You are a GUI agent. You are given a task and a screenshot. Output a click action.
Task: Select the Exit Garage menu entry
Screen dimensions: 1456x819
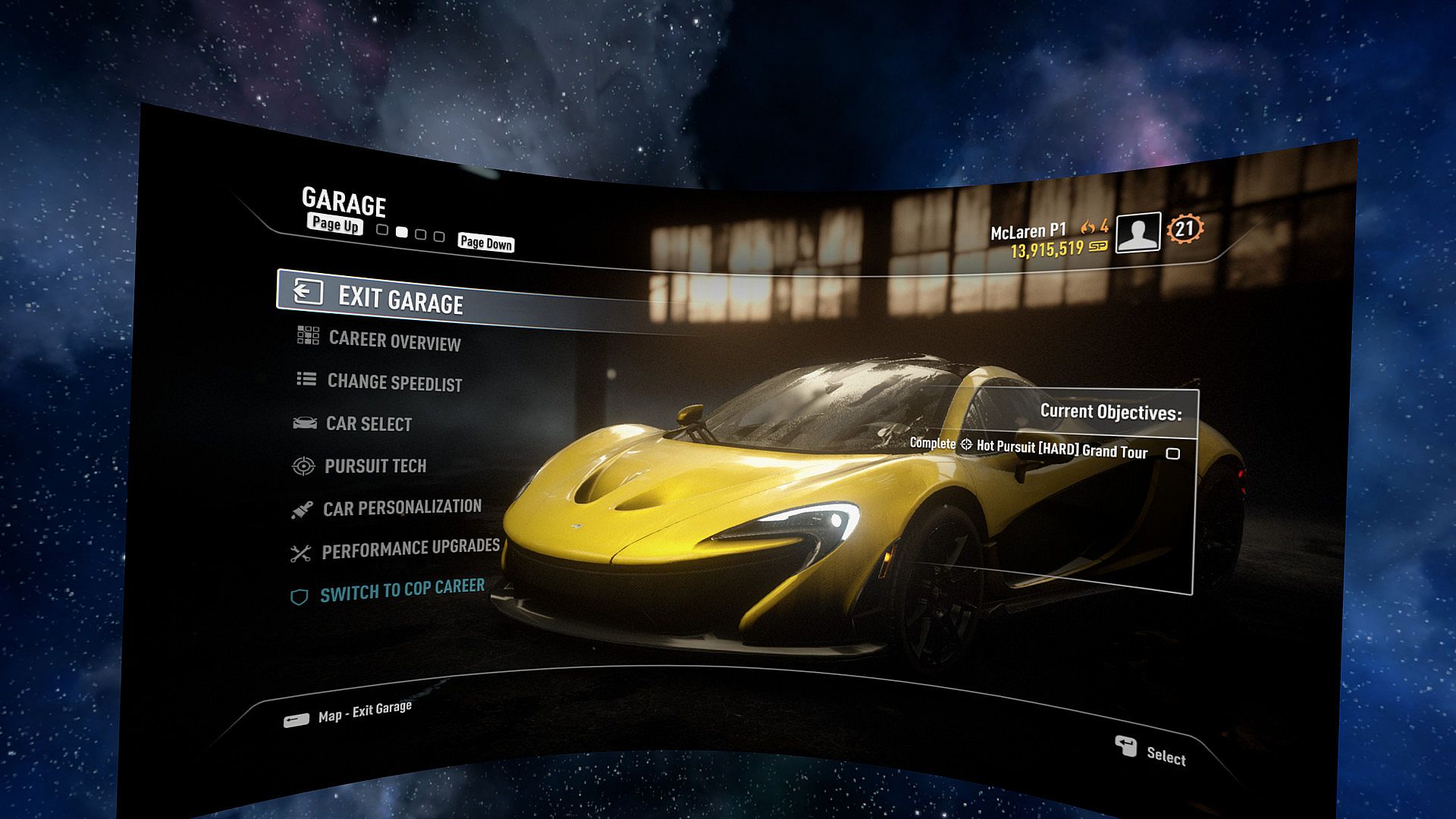(x=400, y=300)
